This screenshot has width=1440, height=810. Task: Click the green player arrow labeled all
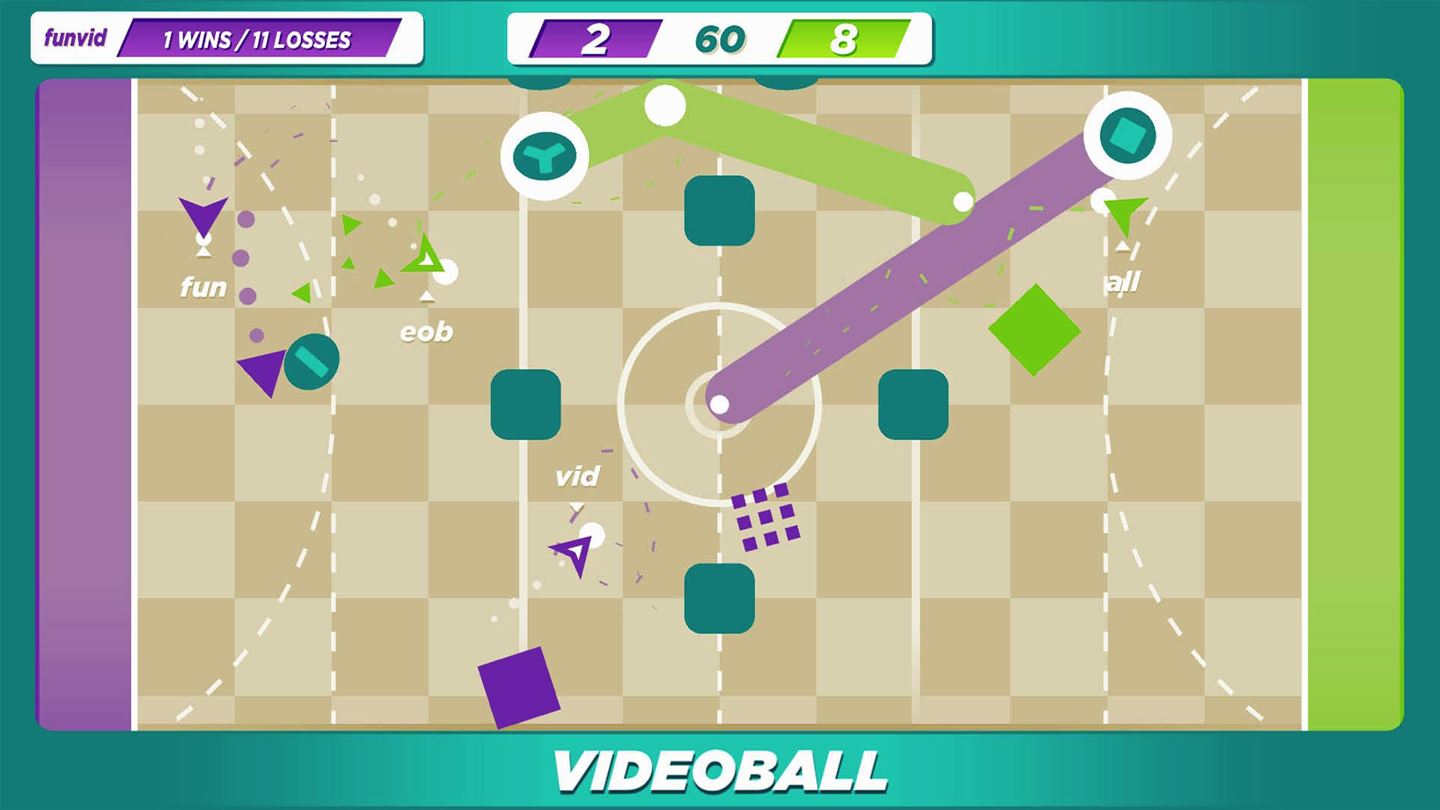1125,213
